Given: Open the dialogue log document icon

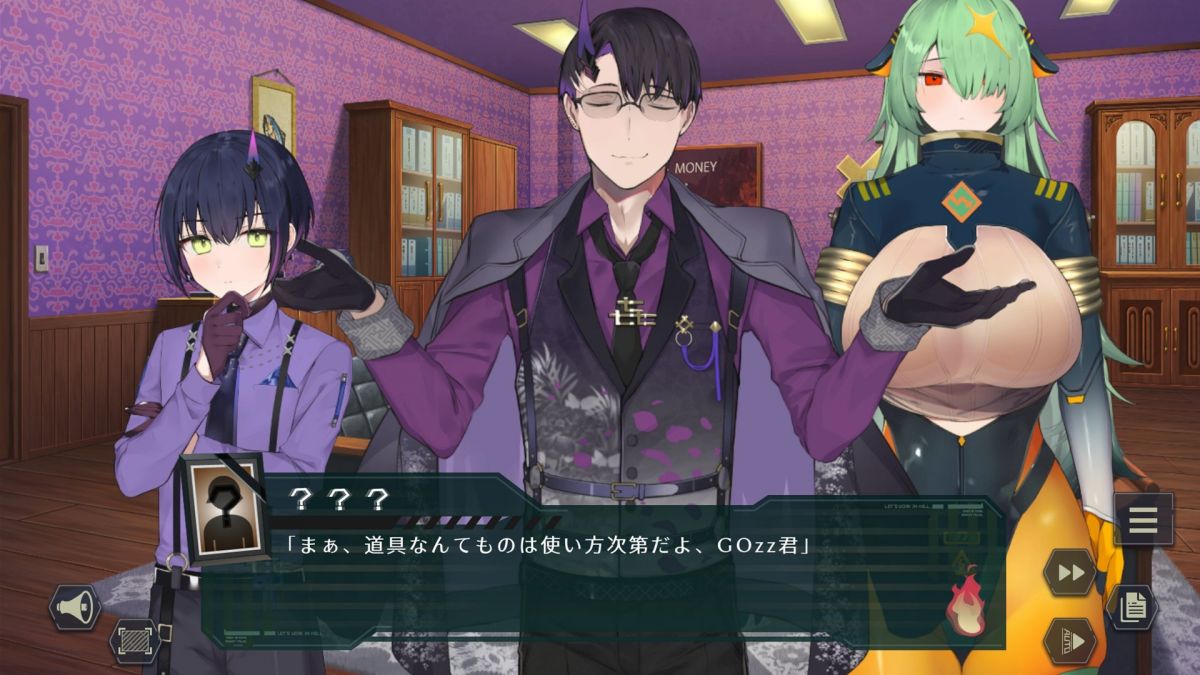Looking at the screenshot, I should pyautogui.click(x=1132, y=607).
